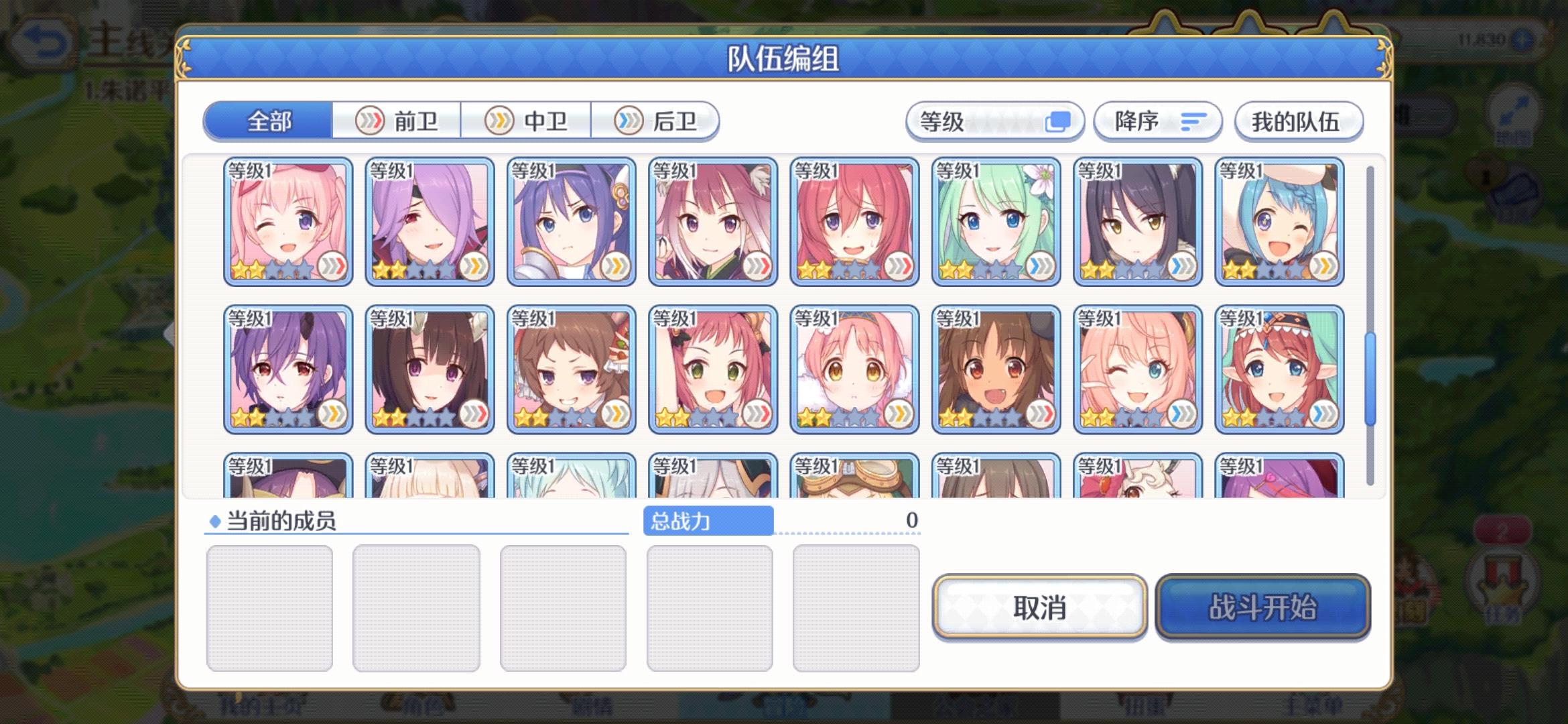Switch to the 全部 tab
Screen dimensions: 1568x724
coord(269,121)
